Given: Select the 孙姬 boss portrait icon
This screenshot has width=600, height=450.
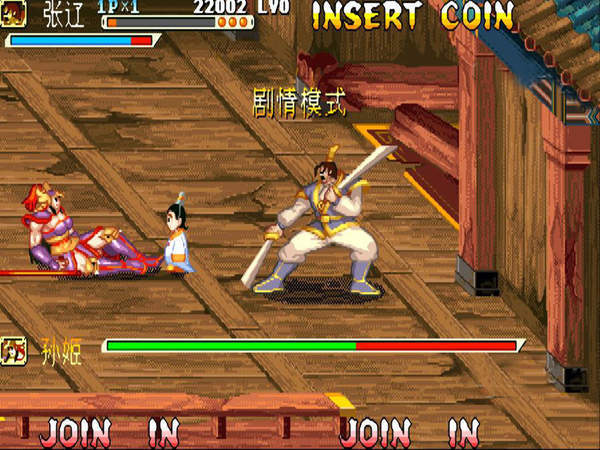Looking at the screenshot, I should pos(15,350).
